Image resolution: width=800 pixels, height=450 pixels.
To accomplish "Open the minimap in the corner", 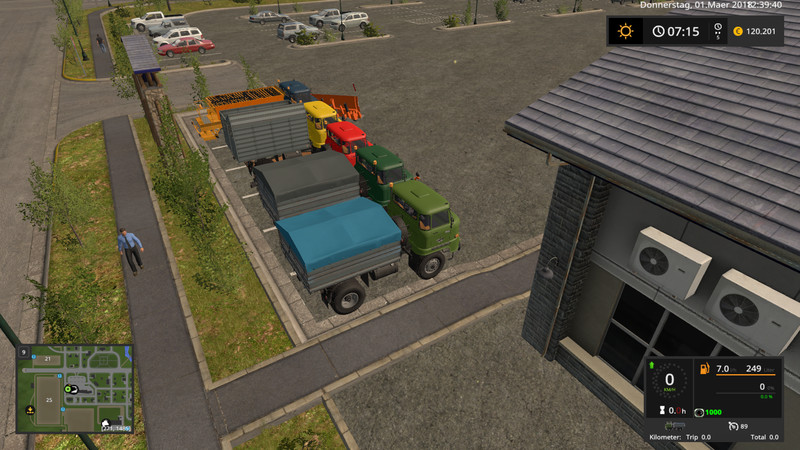I will tap(75, 390).
